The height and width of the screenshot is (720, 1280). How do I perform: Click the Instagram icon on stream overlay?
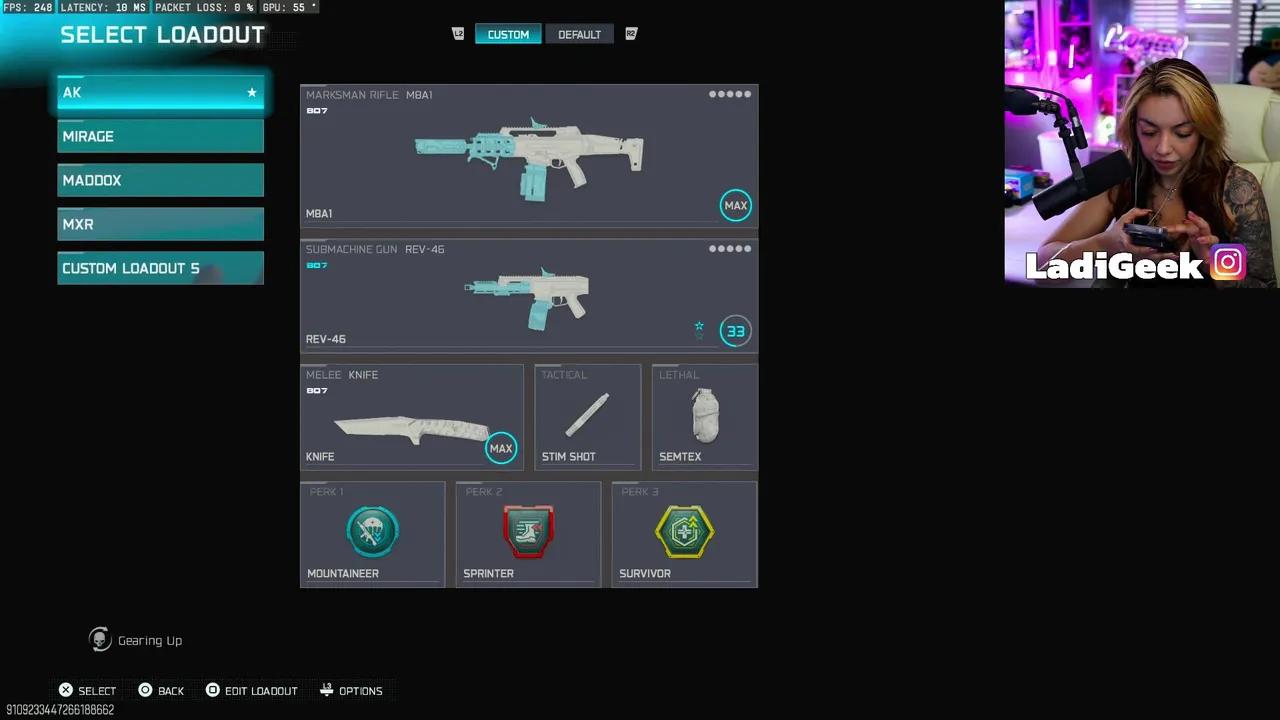coord(1228,263)
